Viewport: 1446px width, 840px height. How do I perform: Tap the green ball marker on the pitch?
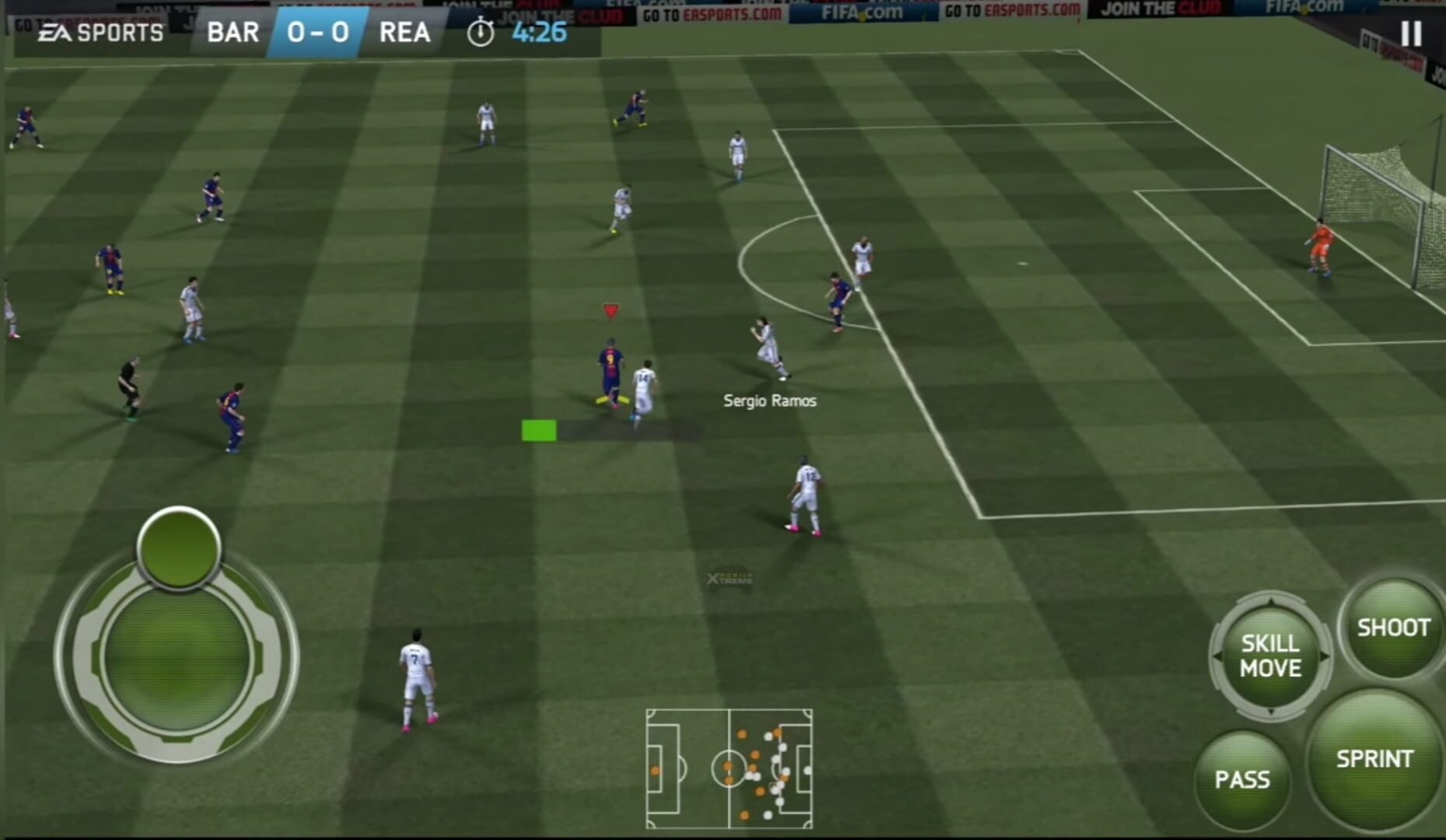coord(538,429)
